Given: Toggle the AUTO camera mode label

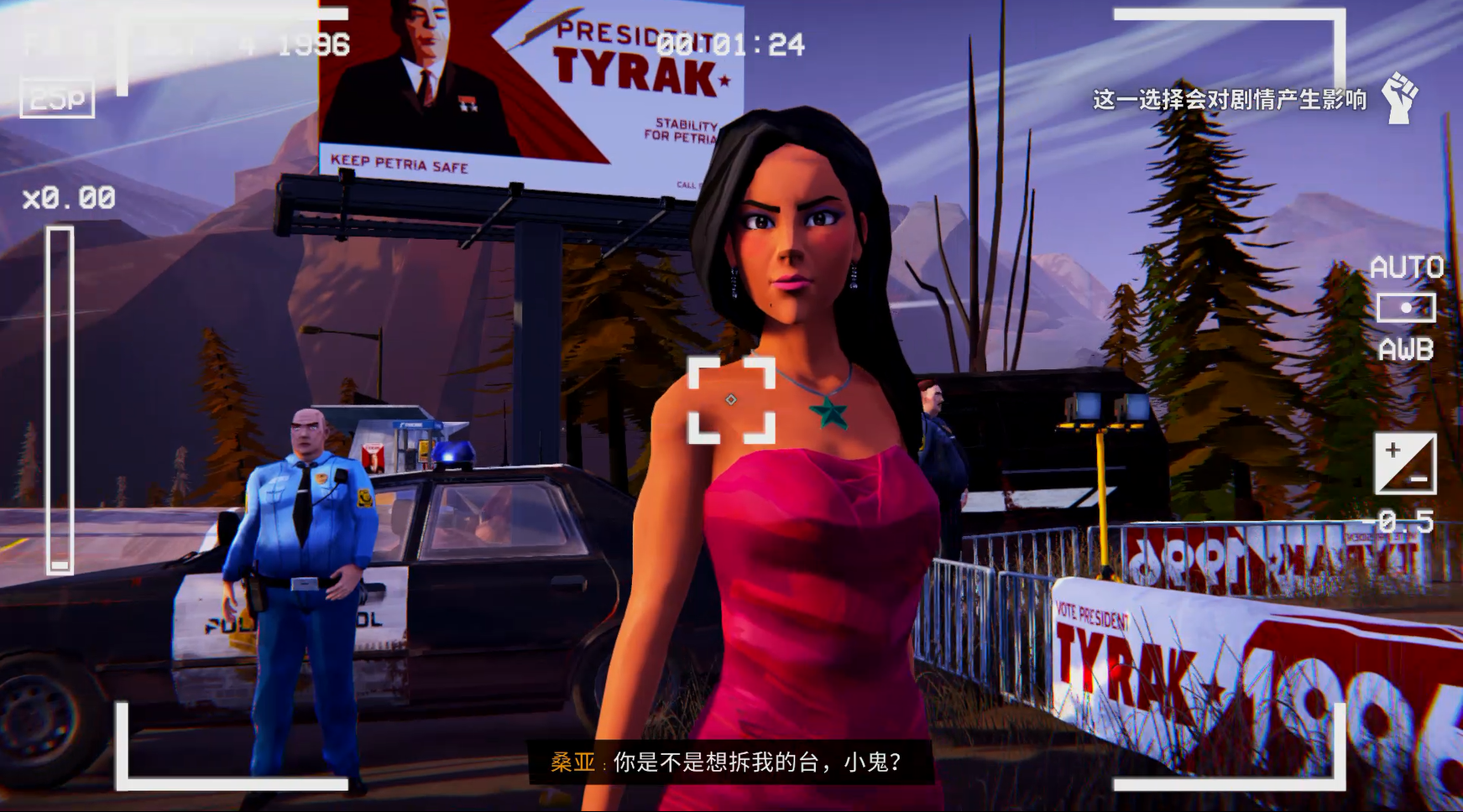Looking at the screenshot, I should click(1406, 268).
